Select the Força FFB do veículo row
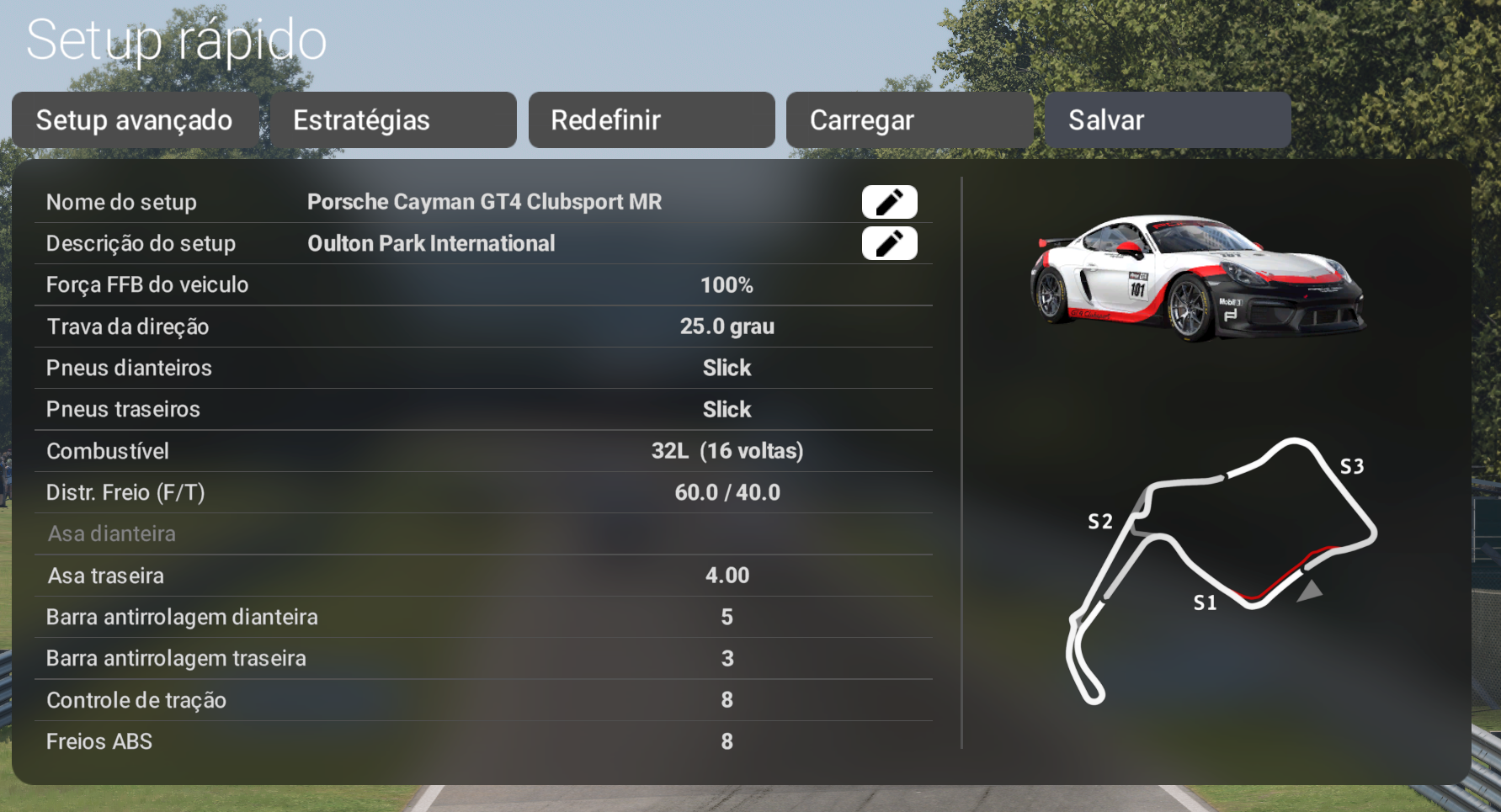The image size is (1501, 812). point(483,285)
